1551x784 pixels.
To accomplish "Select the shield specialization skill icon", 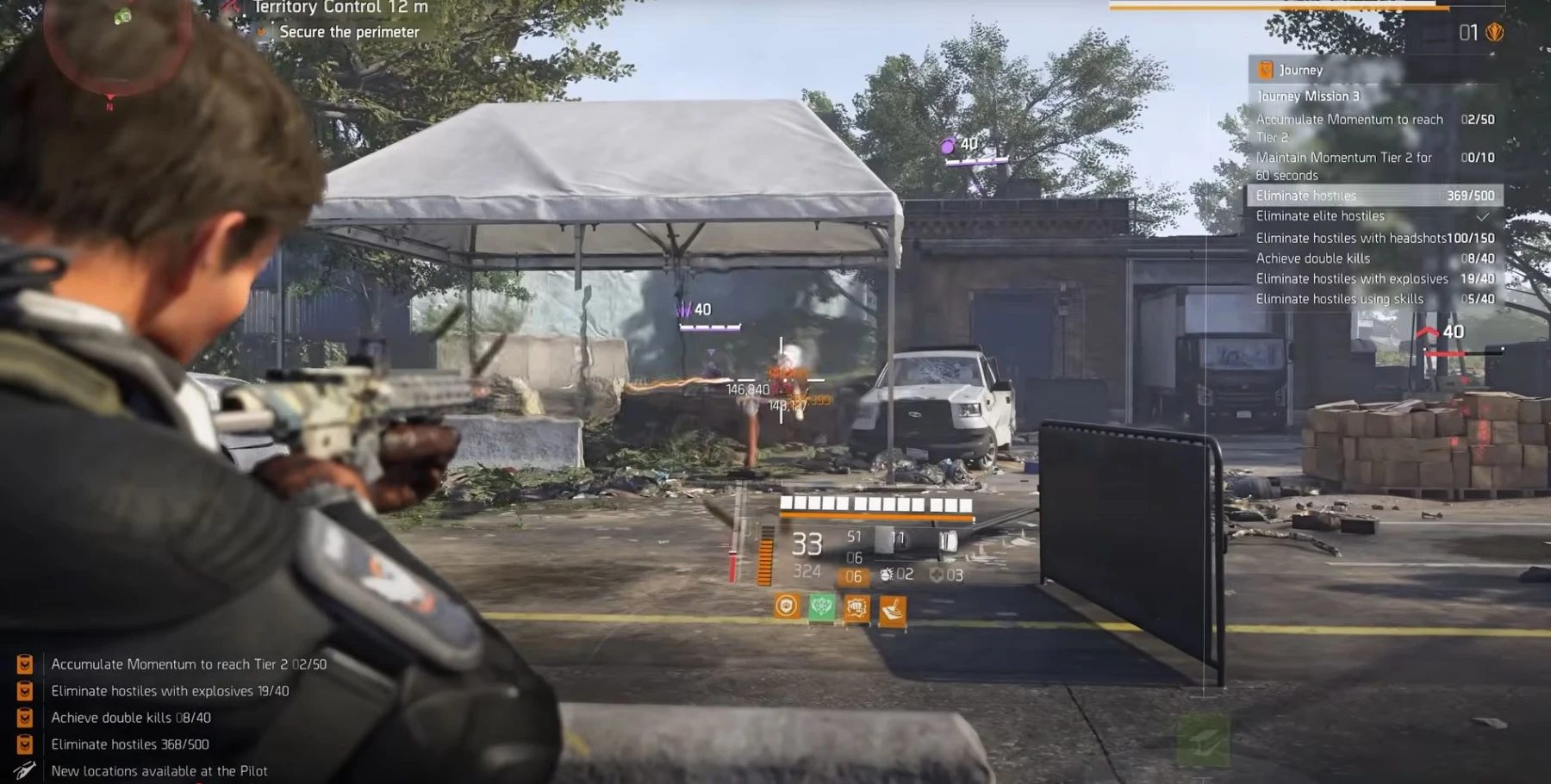I will pos(787,607).
